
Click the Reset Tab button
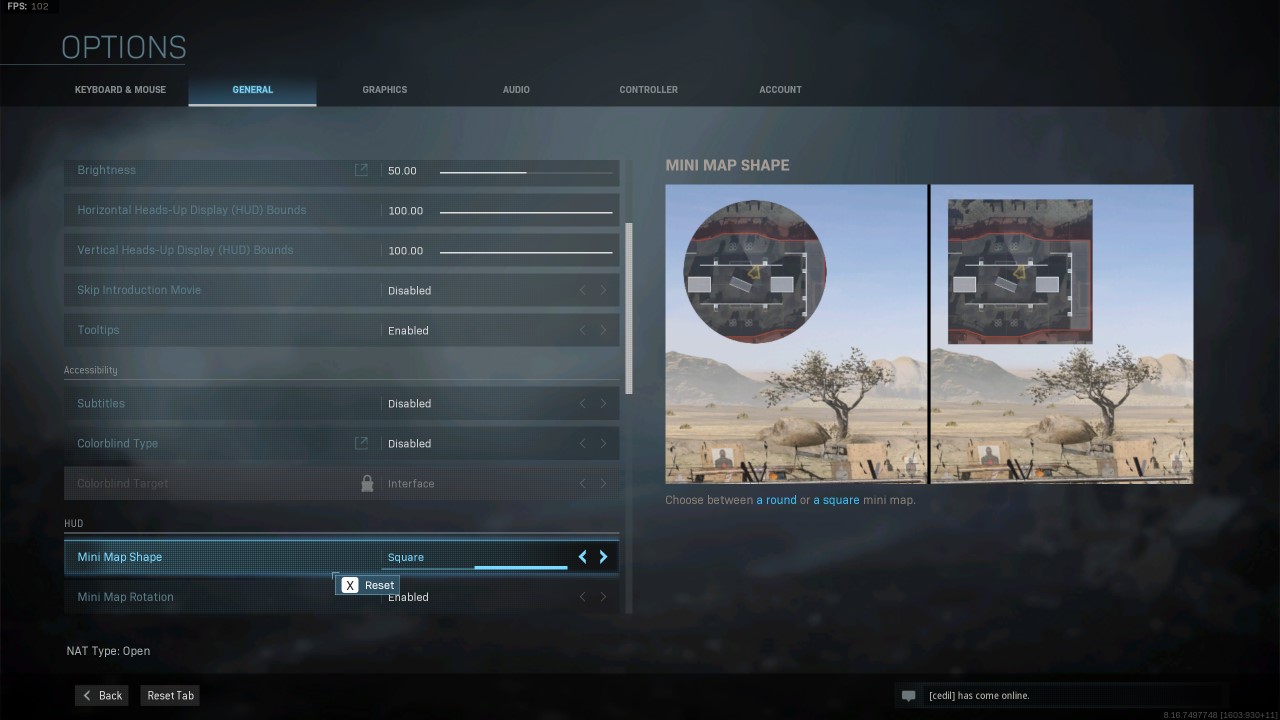pos(169,695)
